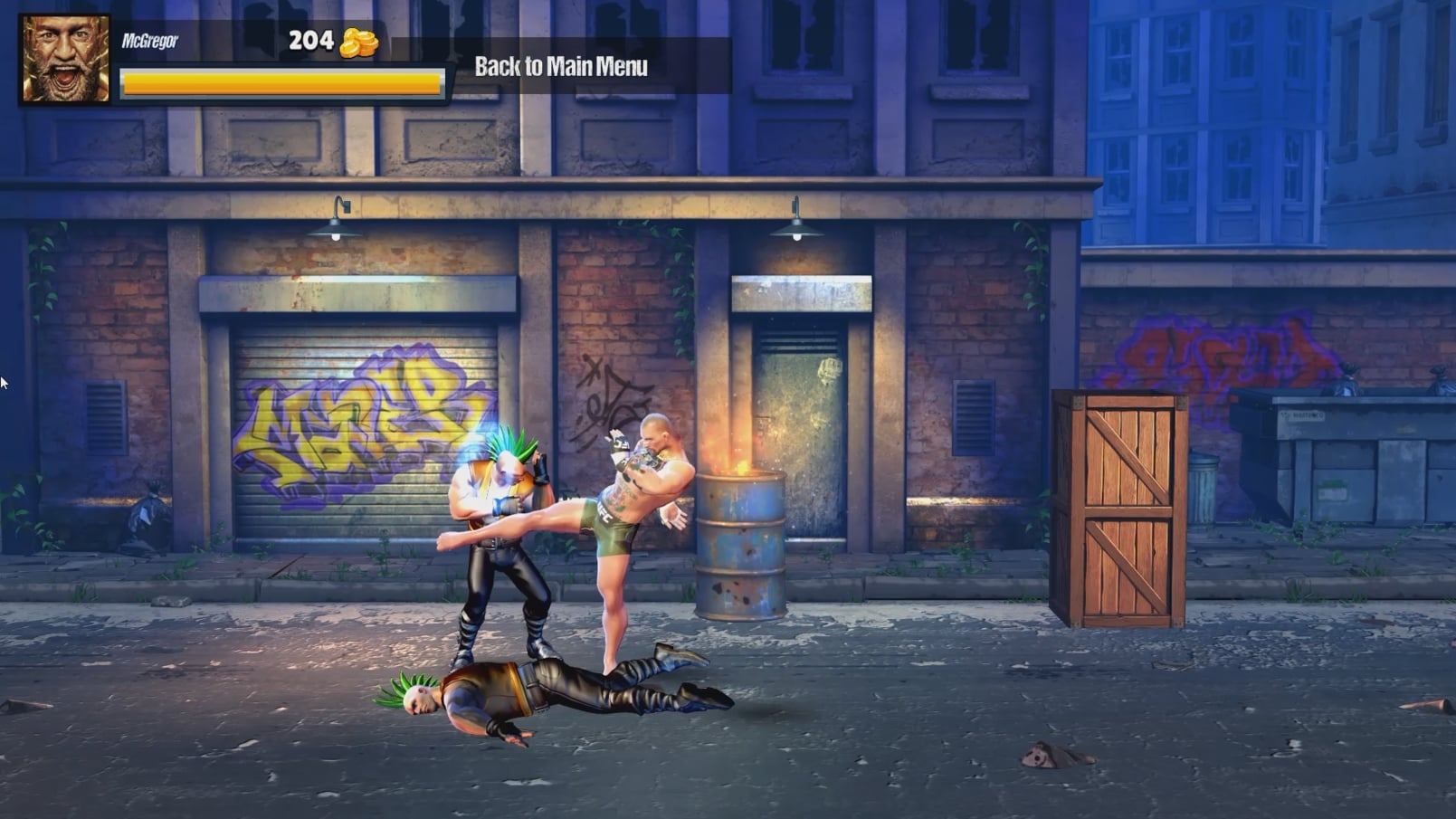The height and width of the screenshot is (819, 1456).
Task: Select McGregor's character portrait
Action: click(65, 59)
